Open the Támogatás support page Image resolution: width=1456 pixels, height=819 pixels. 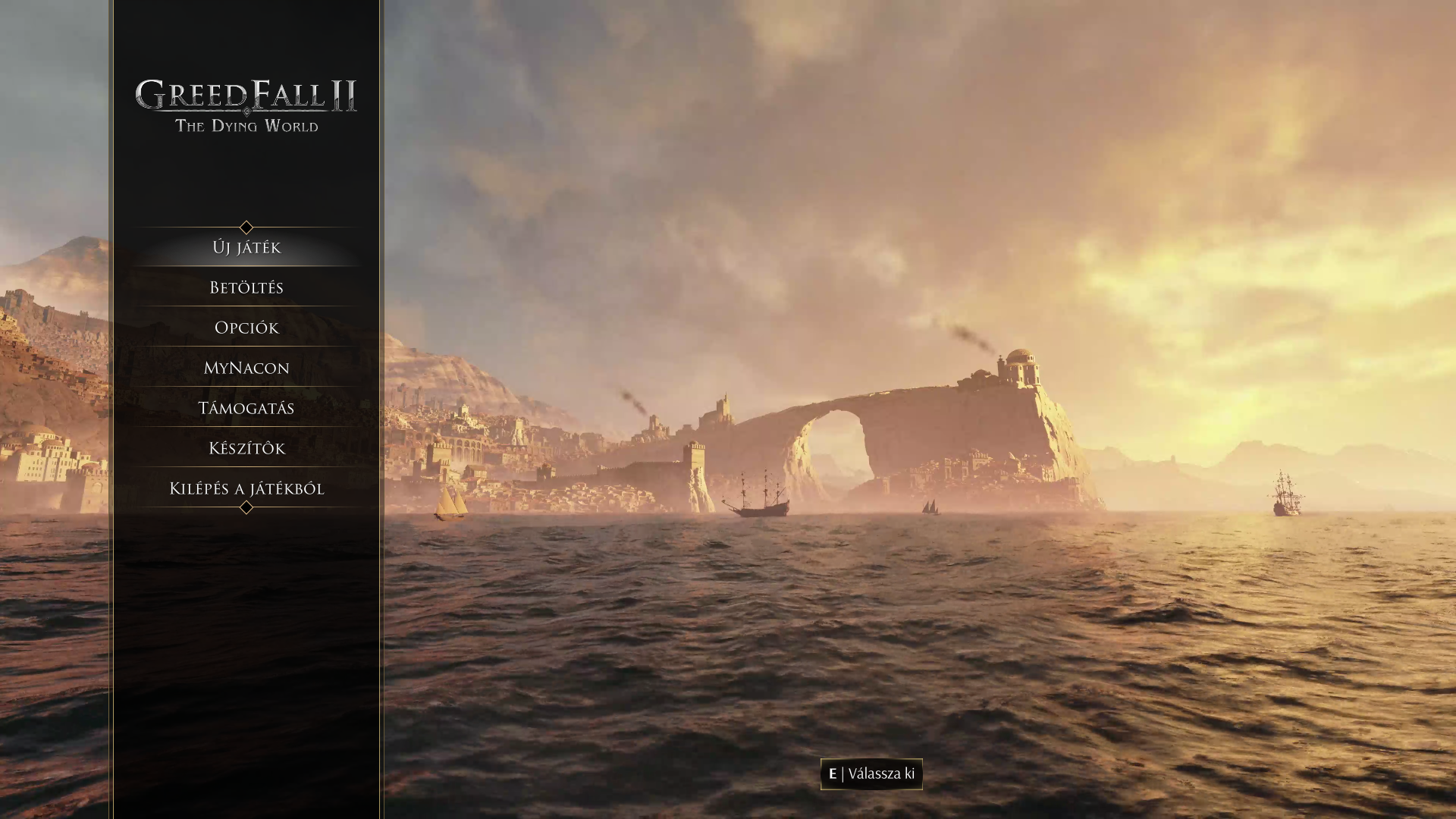[x=246, y=409]
